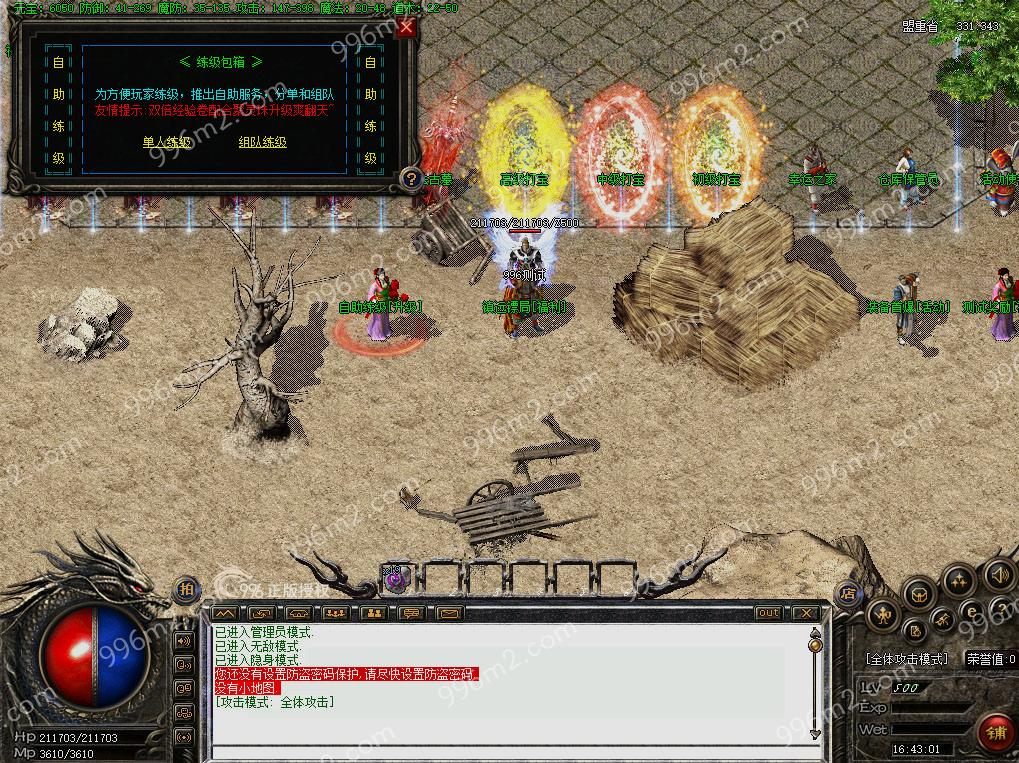
Task: Click the red 铺 stall button
Action: pyautogui.click(x=995, y=733)
